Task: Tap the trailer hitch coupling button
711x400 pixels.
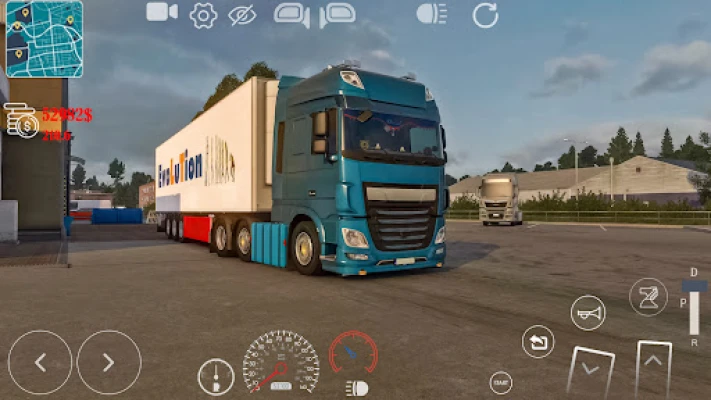Action: pyautogui.click(x=648, y=296)
